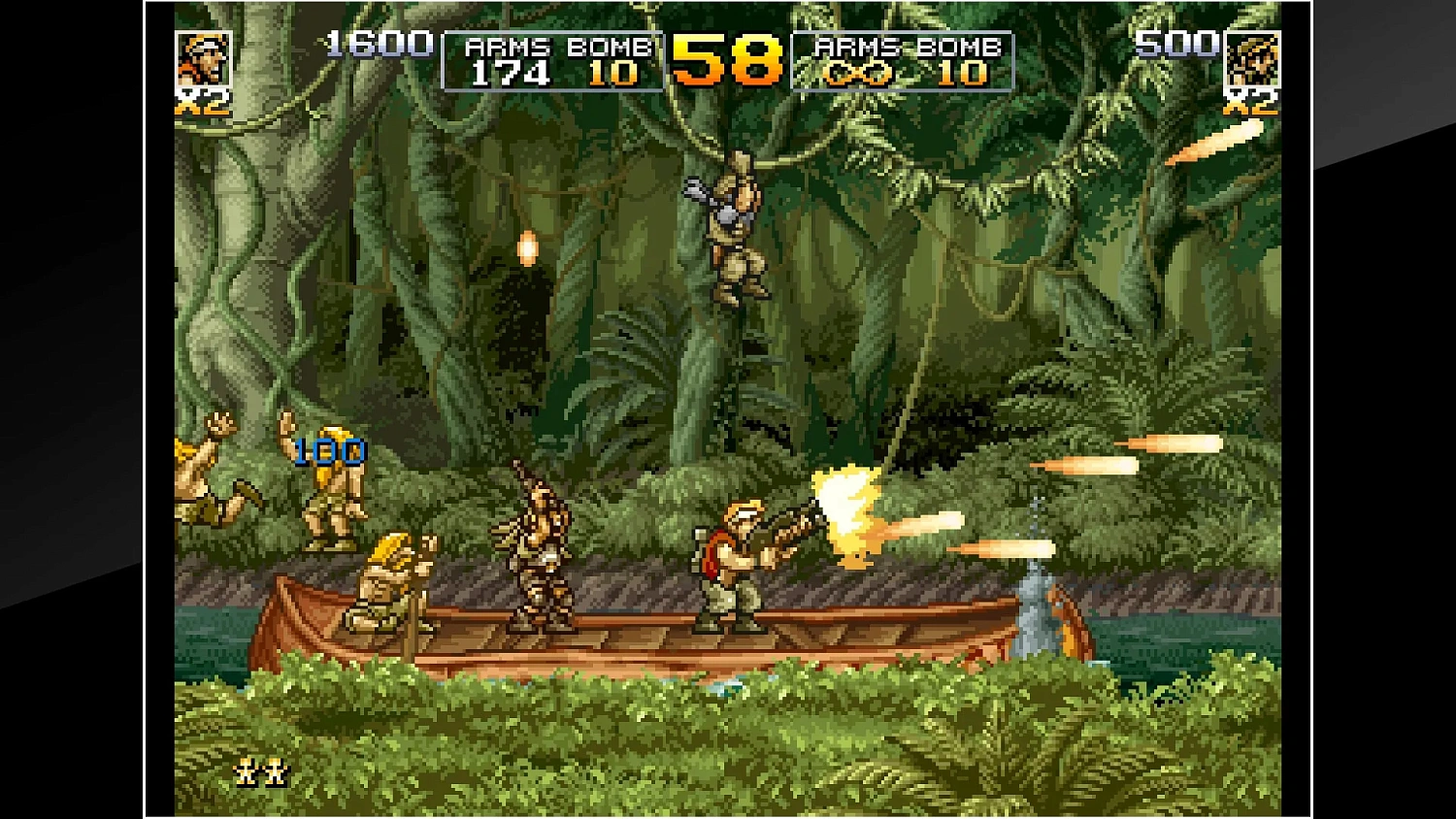1456x819 pixels.
Task: Click the infinity ammo symbol in Player 2's ARMS display
Action: 858,71
